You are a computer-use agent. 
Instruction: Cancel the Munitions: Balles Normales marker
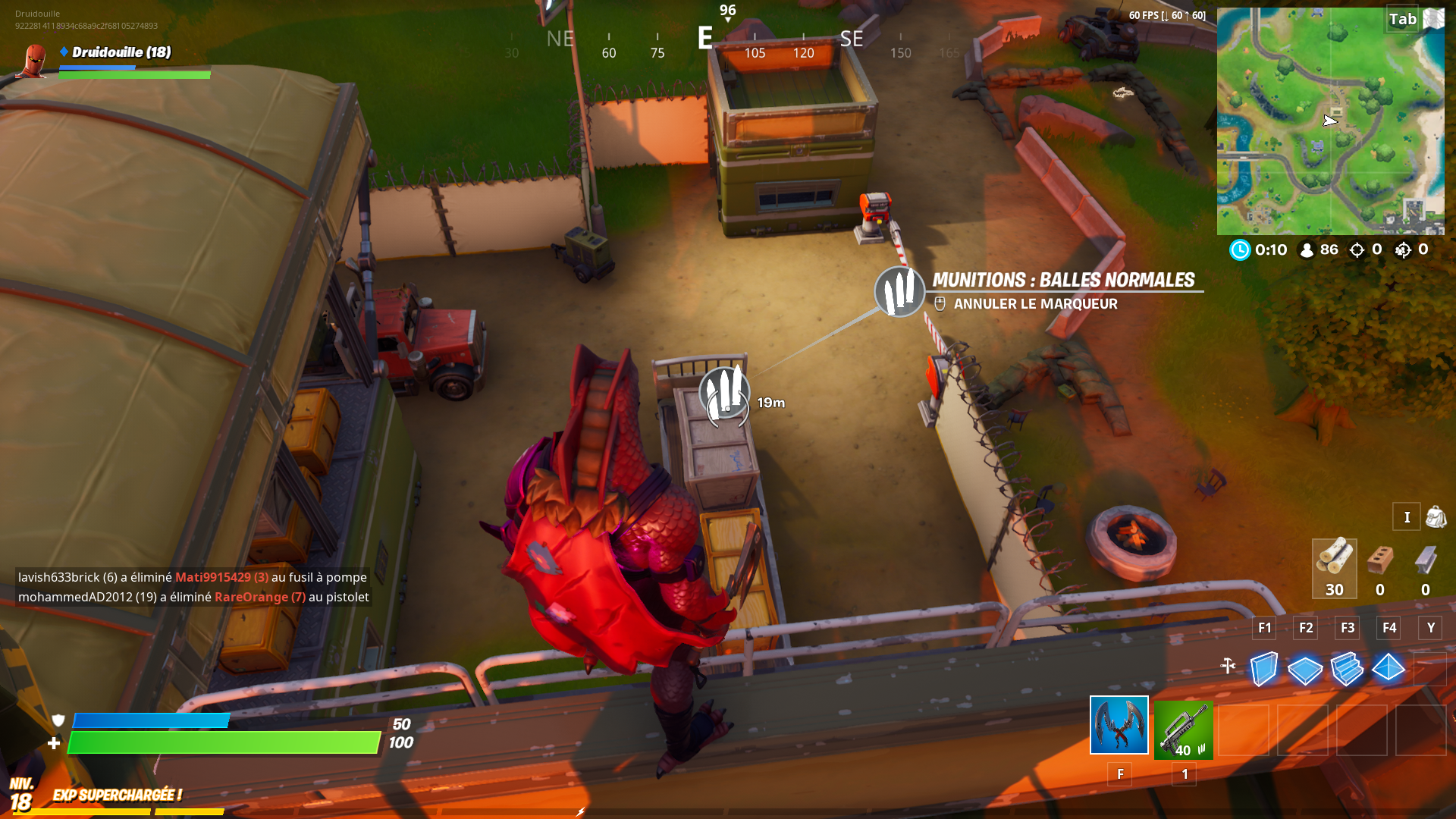1036,304
